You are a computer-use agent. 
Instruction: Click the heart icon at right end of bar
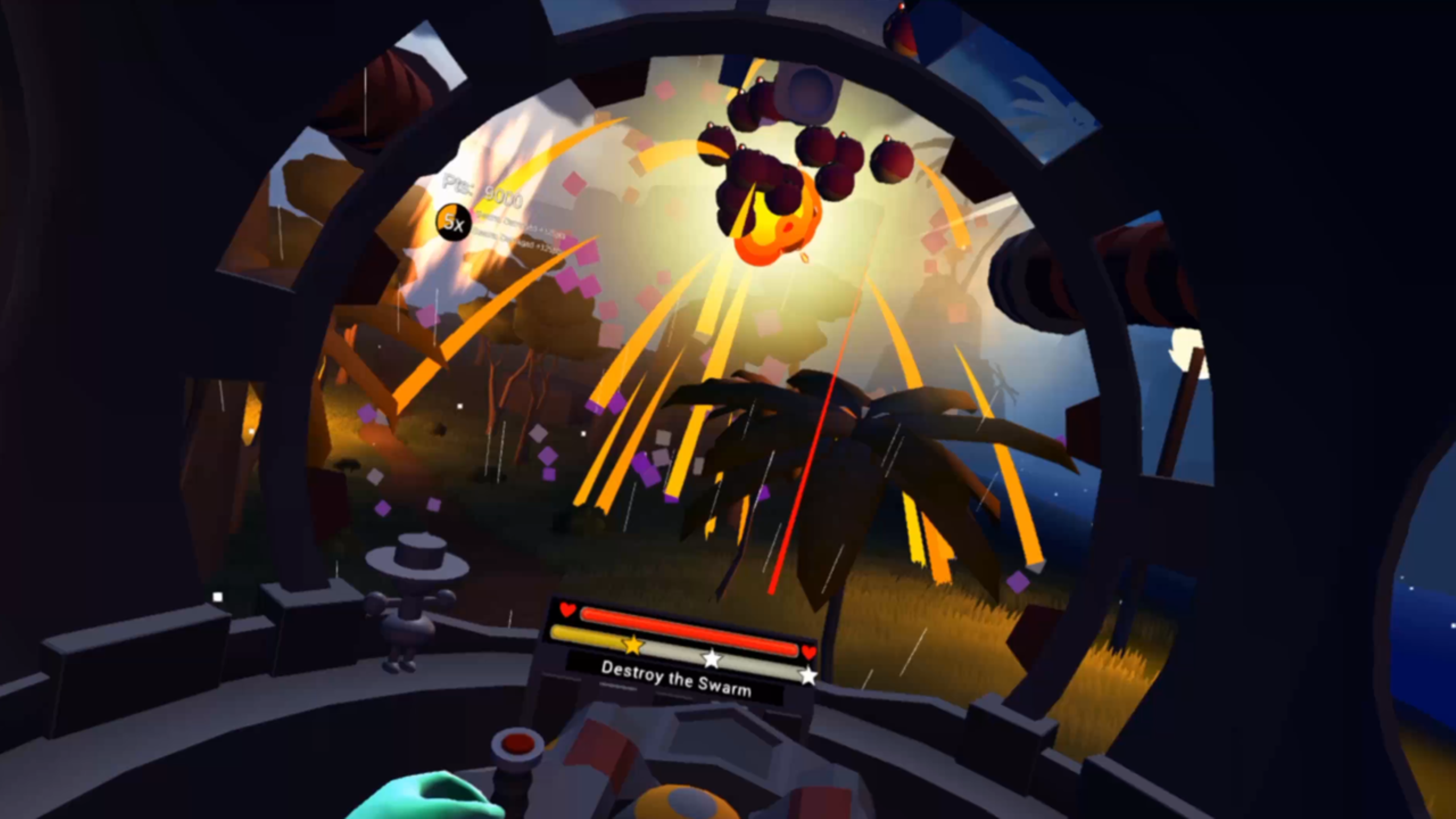pos(809,653)
